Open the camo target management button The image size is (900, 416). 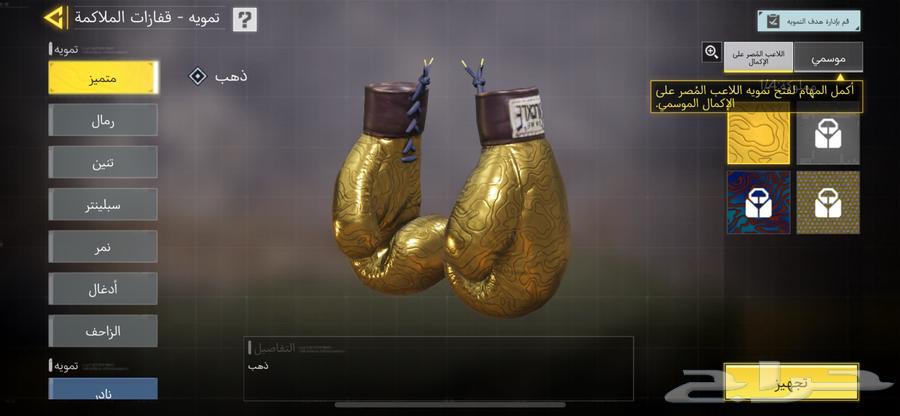pos(808,21)
